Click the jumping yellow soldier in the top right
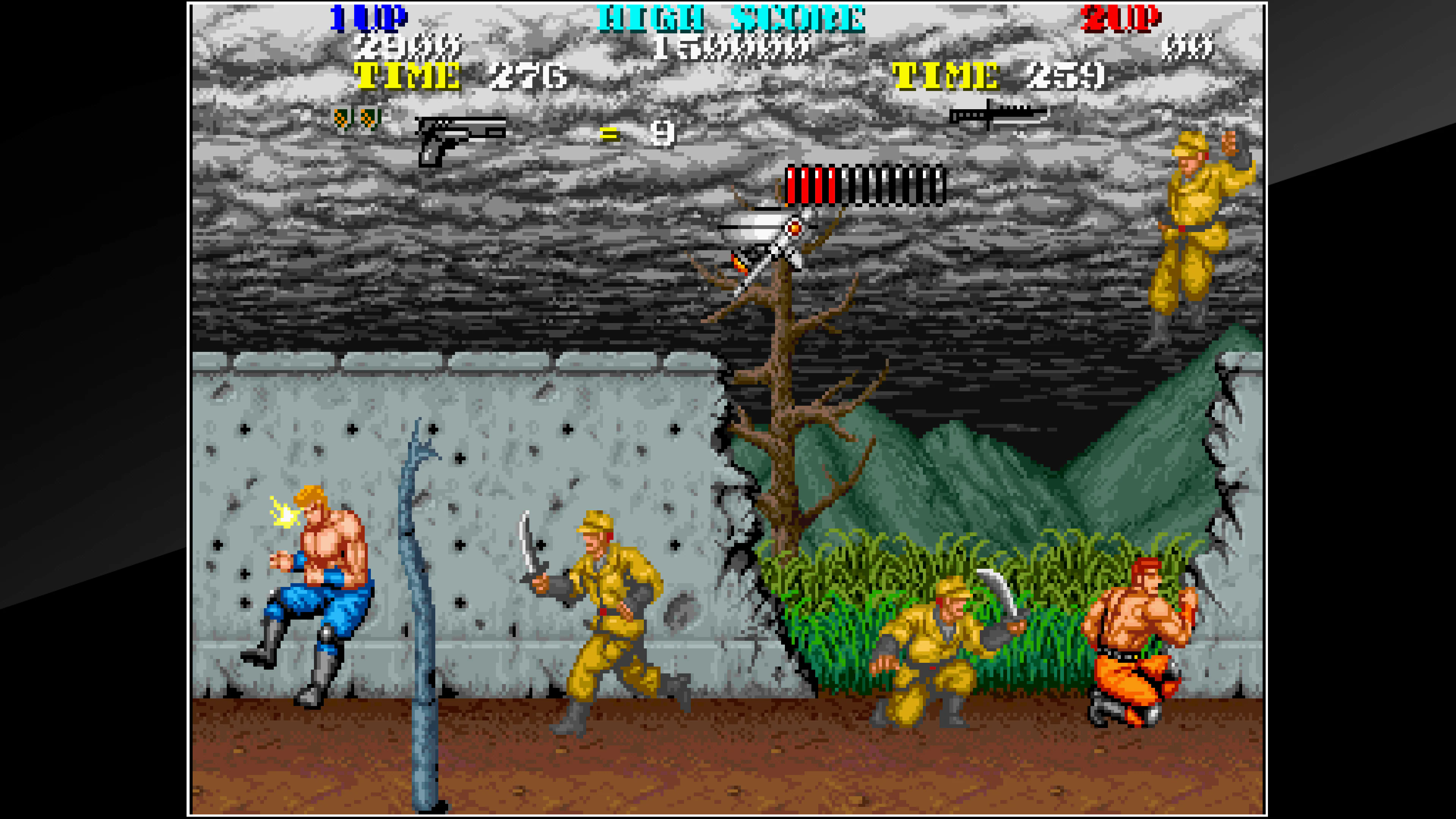Image resolution: width=1456 pixels, height=819 pixels. 1192,226
